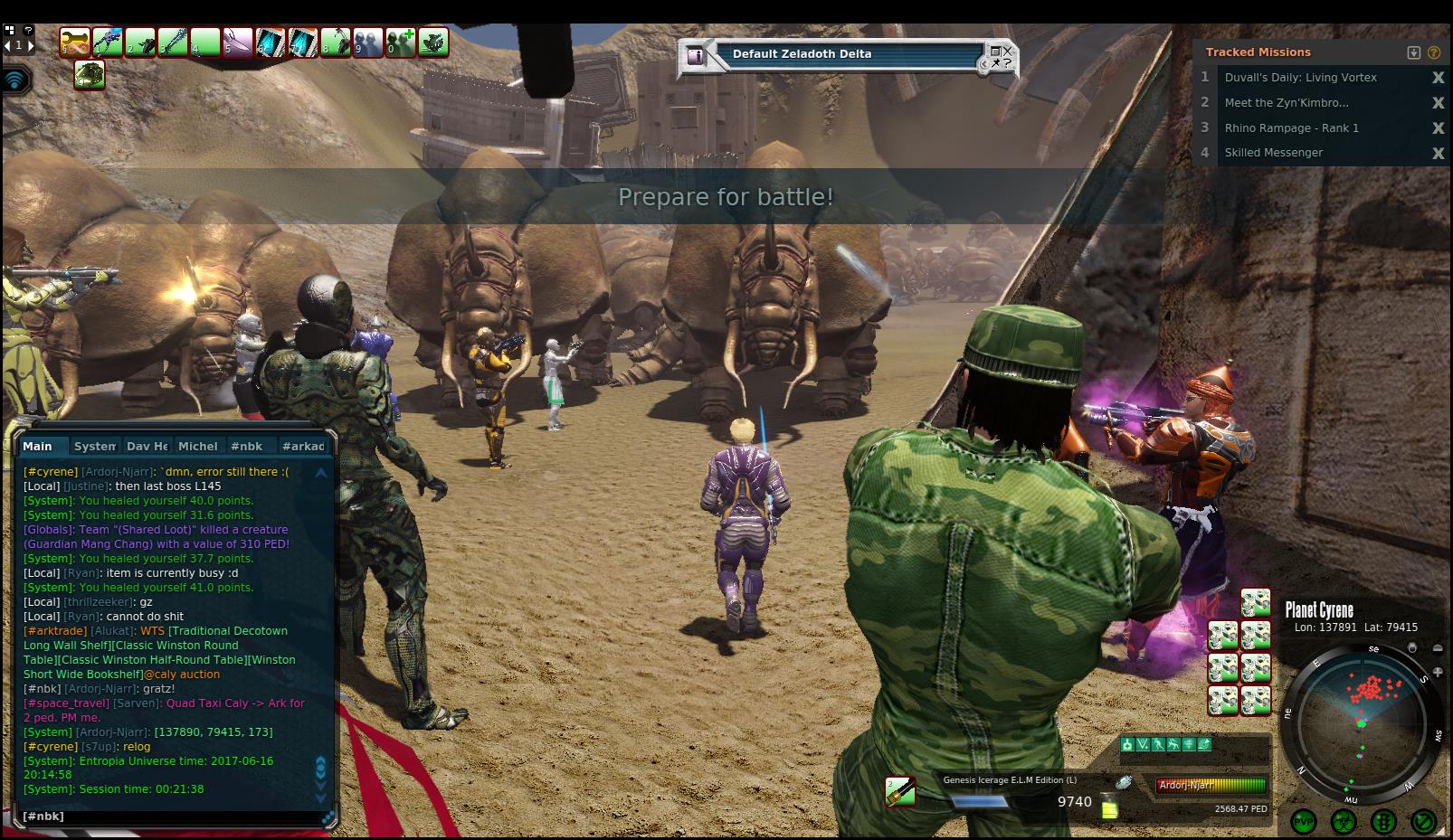The width and height of the screenshot is (1453, 840).
Task: Open the Rhino Rampage - Rank 1 mission
Action: [1291, 127]
